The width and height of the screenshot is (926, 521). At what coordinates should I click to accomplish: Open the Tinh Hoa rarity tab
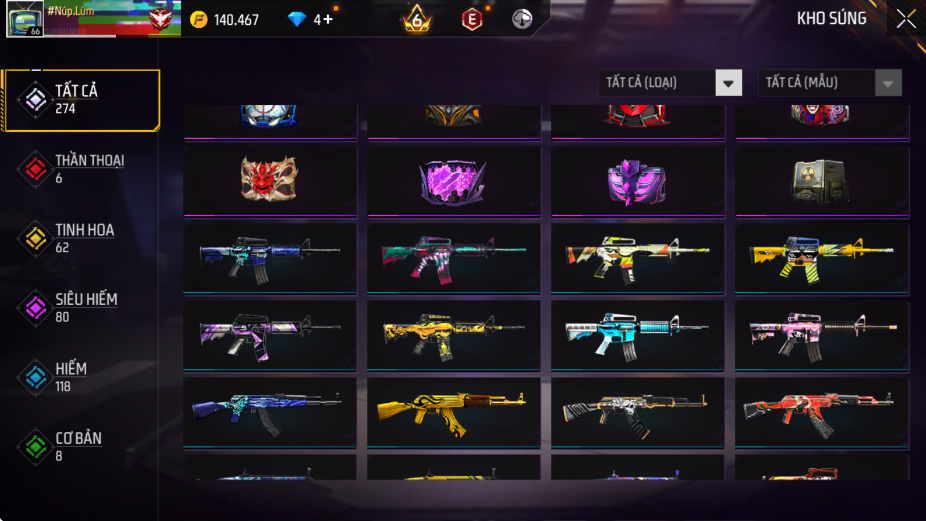(x=81, y=238)
